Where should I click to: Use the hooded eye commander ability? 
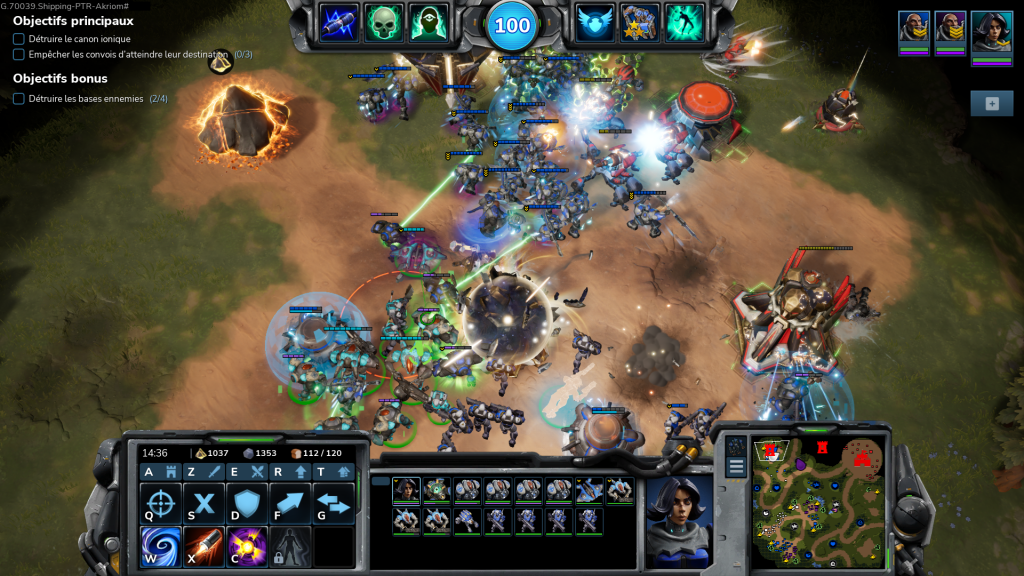click(x=429, y=22)
